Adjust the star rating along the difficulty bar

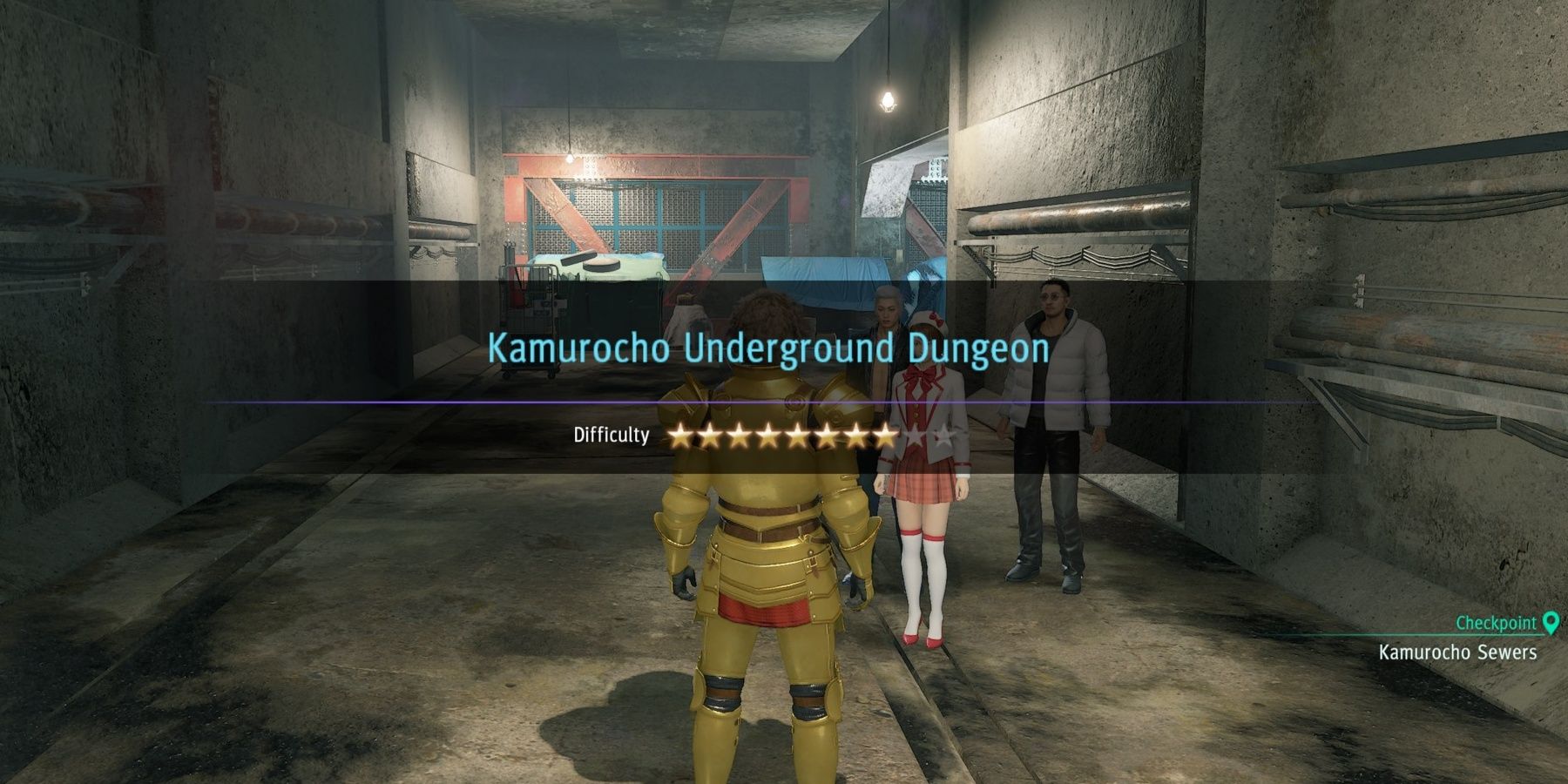814,435
